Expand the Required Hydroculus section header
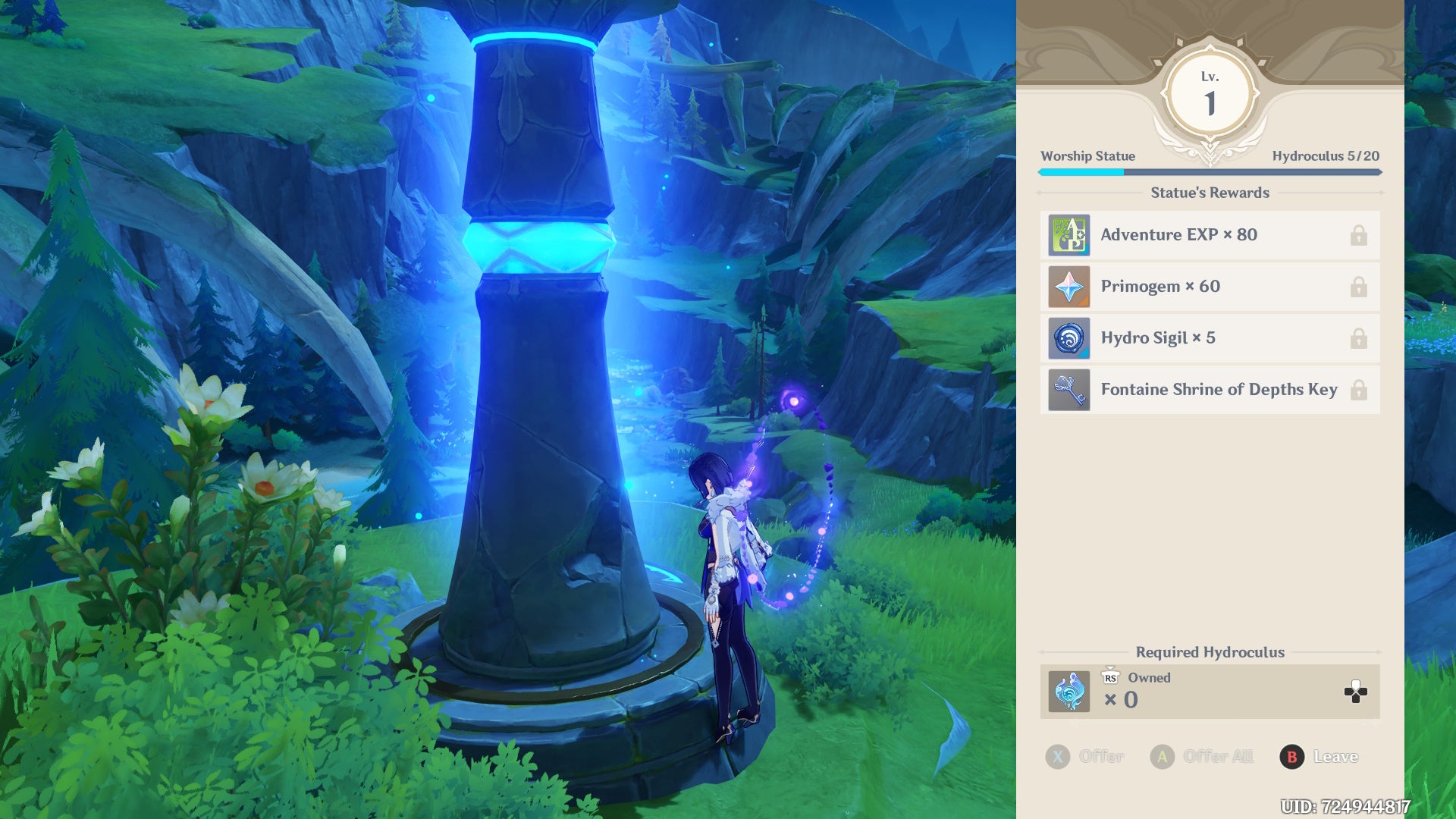The image size is (1456, 819). pyautogui.click(x=1209, y=652)
